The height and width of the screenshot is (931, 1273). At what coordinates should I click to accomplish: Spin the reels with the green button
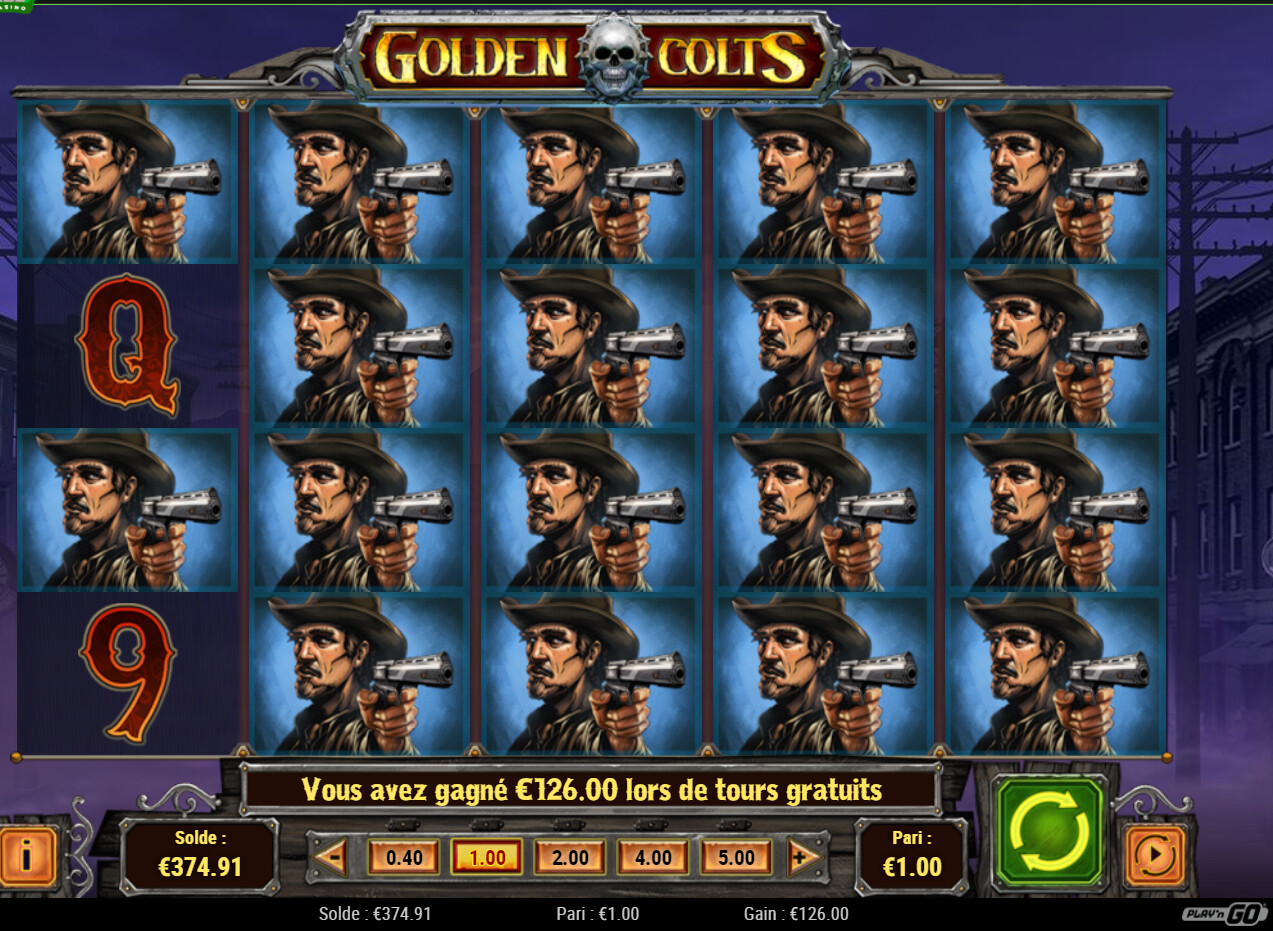click(x=1048, y=832)
